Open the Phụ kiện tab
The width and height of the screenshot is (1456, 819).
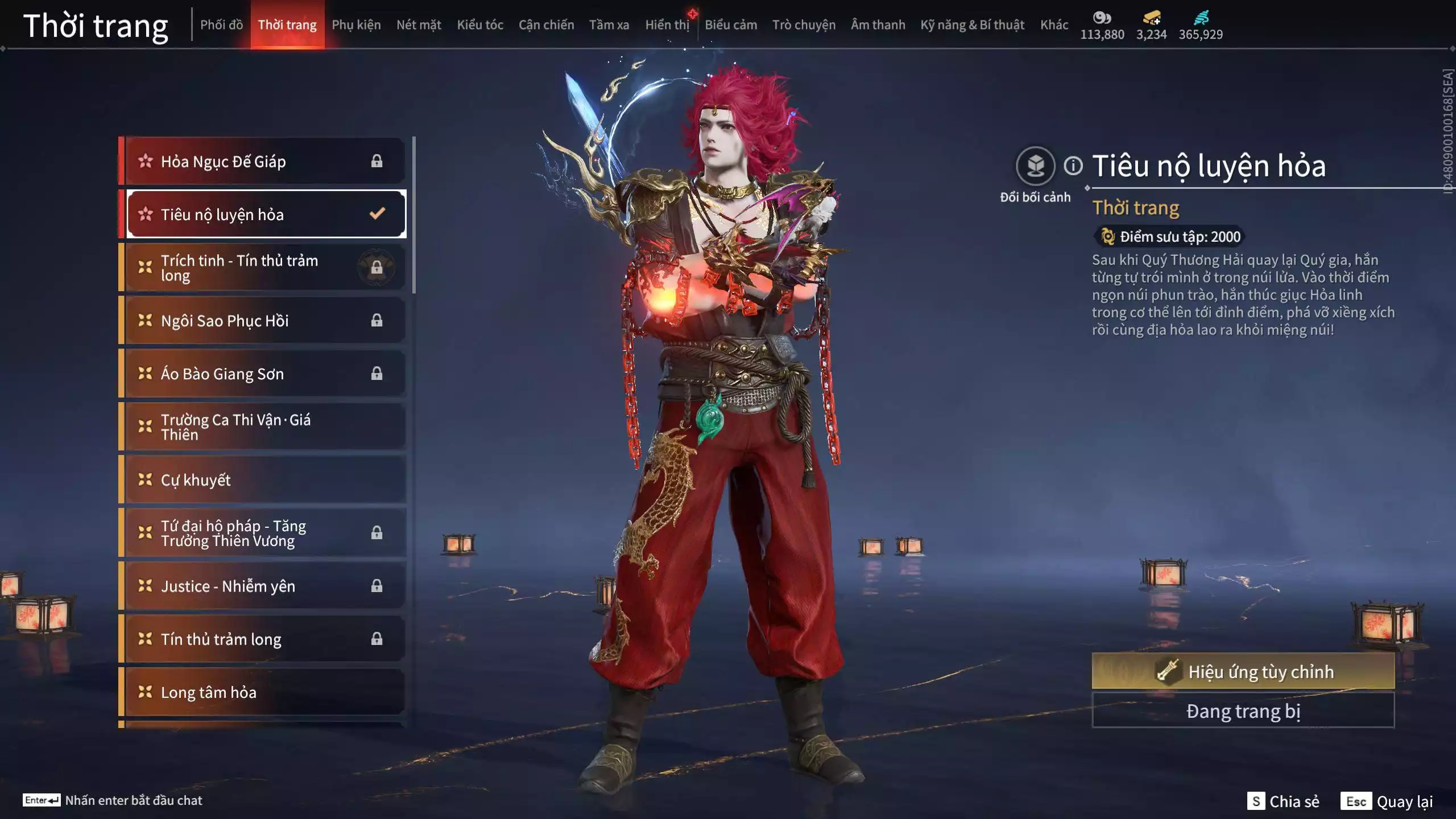(x=356, y=25)
